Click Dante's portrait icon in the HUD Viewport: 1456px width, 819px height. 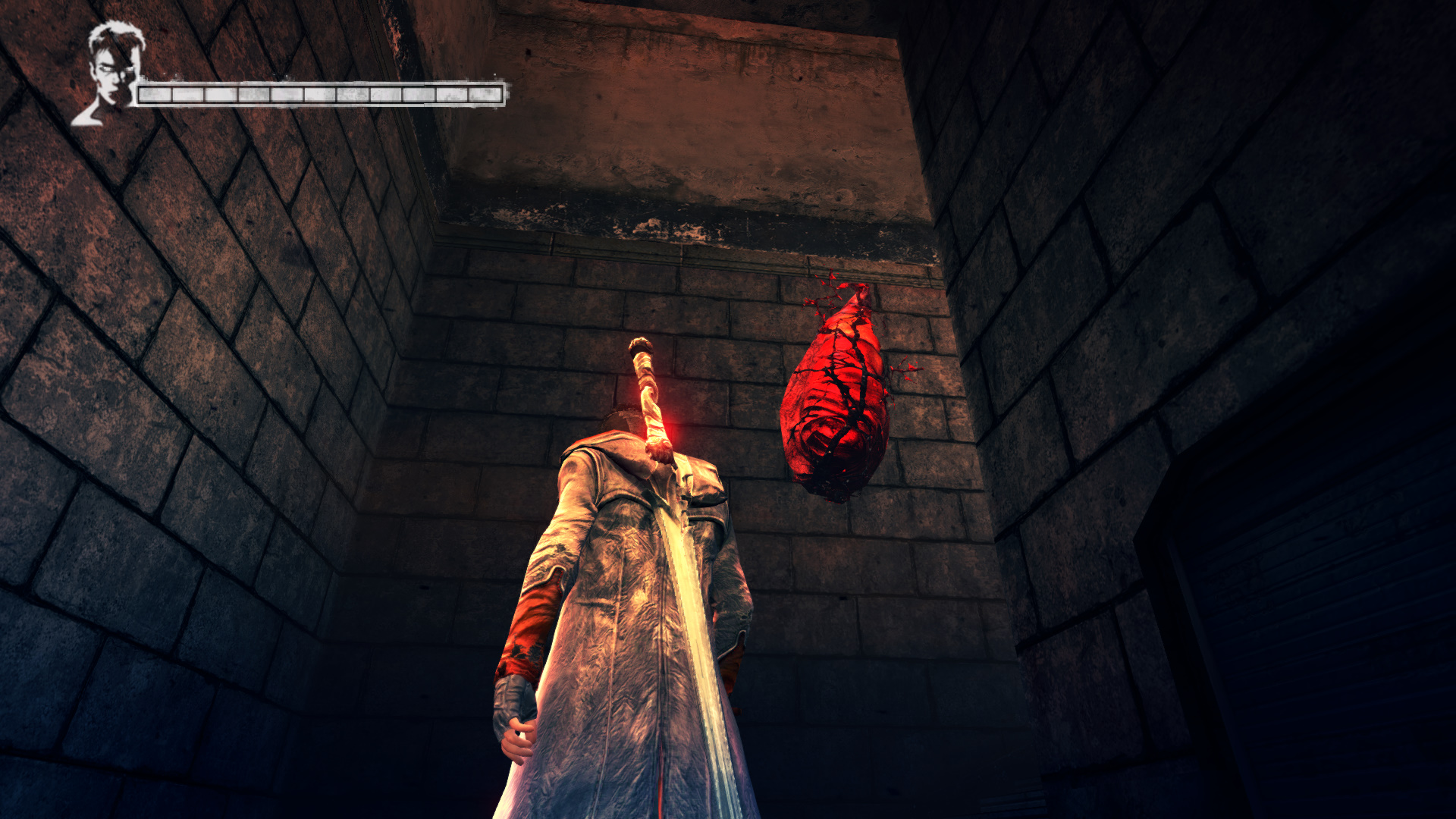109,74
